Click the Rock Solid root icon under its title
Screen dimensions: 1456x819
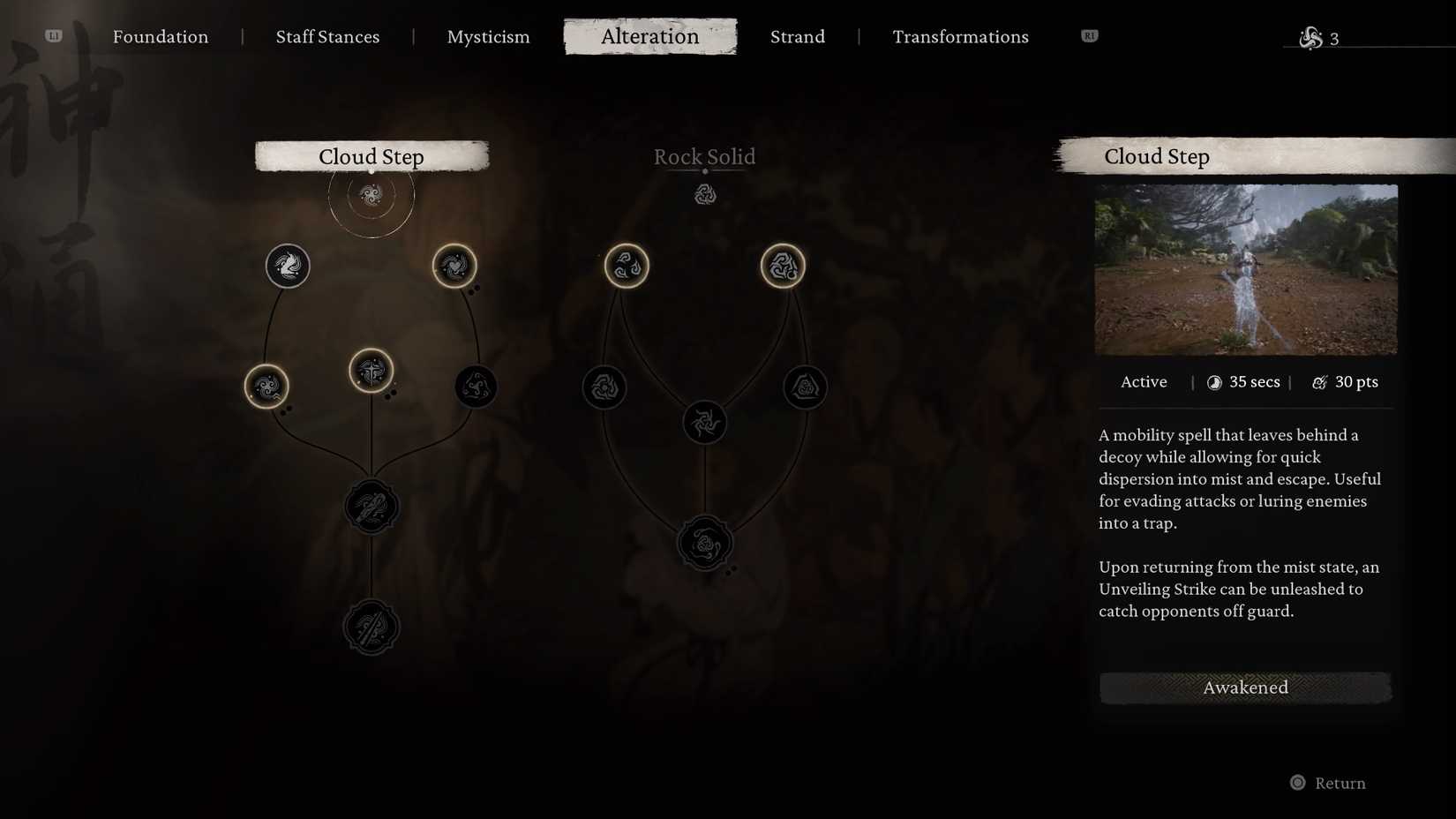(705, 192)
